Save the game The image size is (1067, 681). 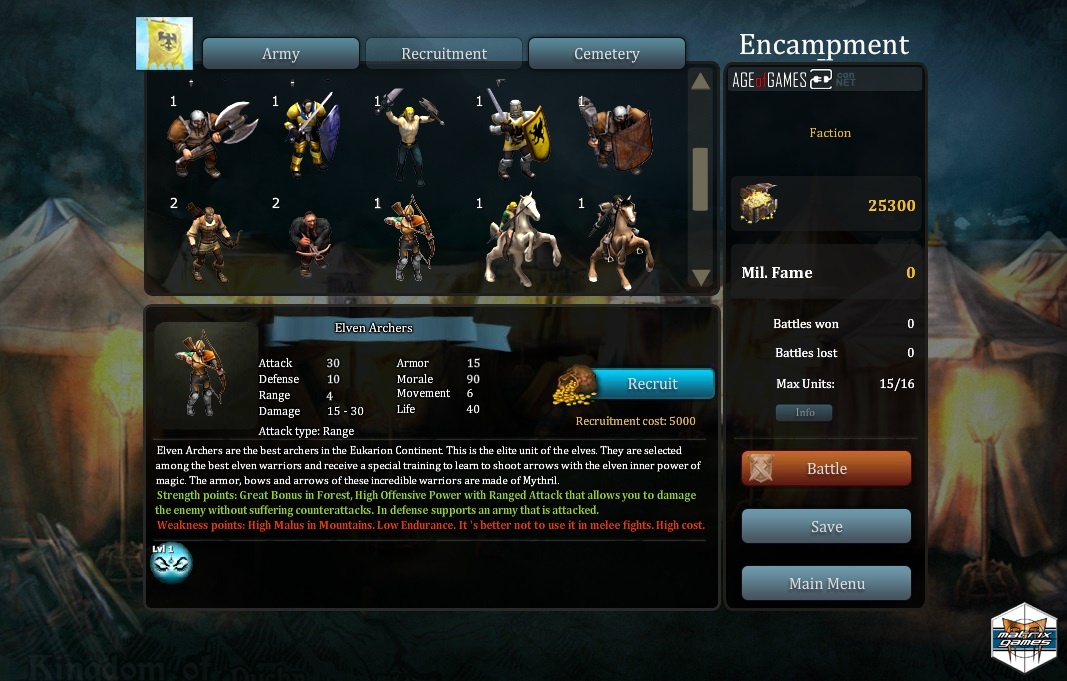(826, 527)
